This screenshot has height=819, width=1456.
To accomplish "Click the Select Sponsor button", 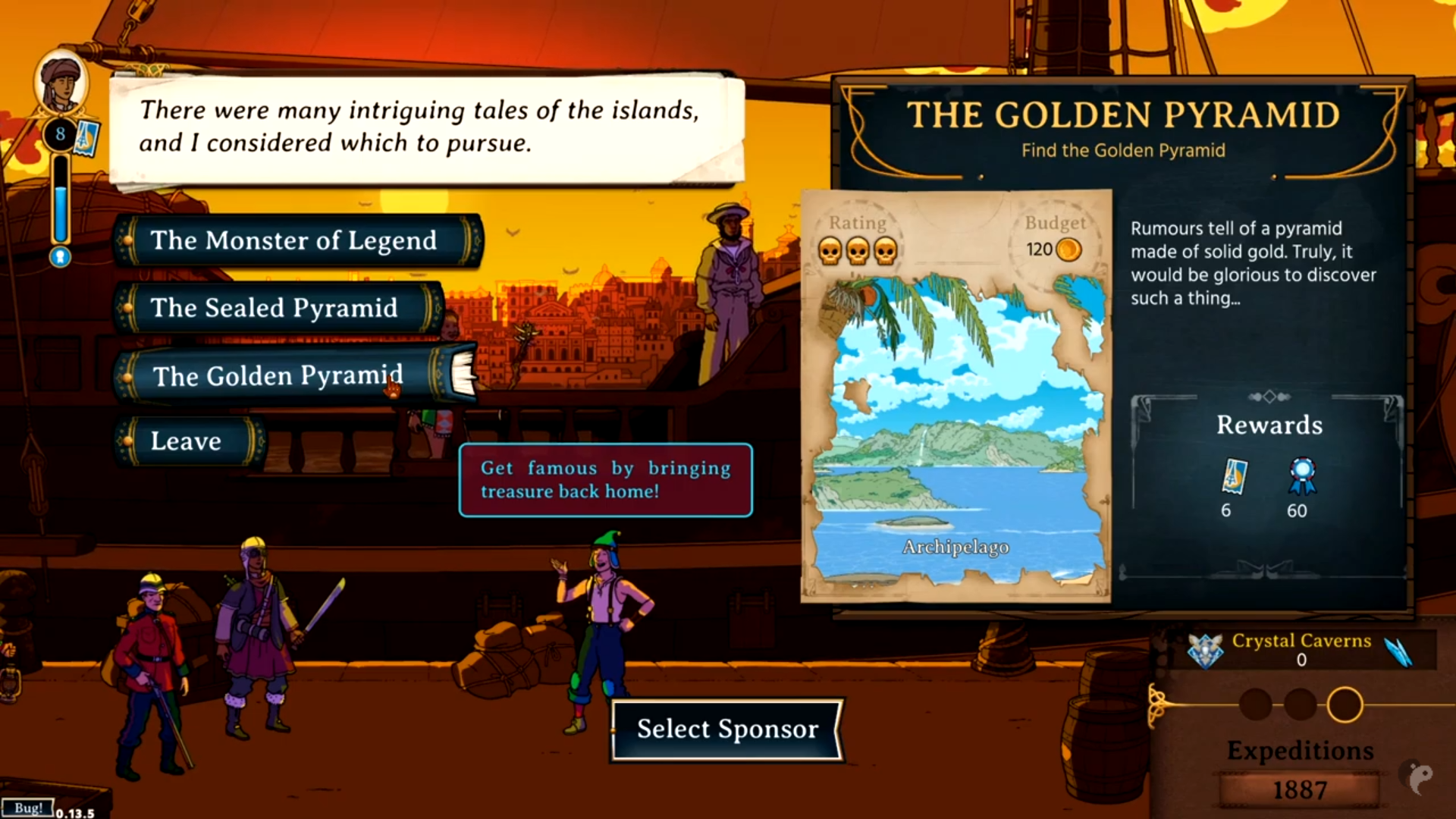I will point(727,729).
